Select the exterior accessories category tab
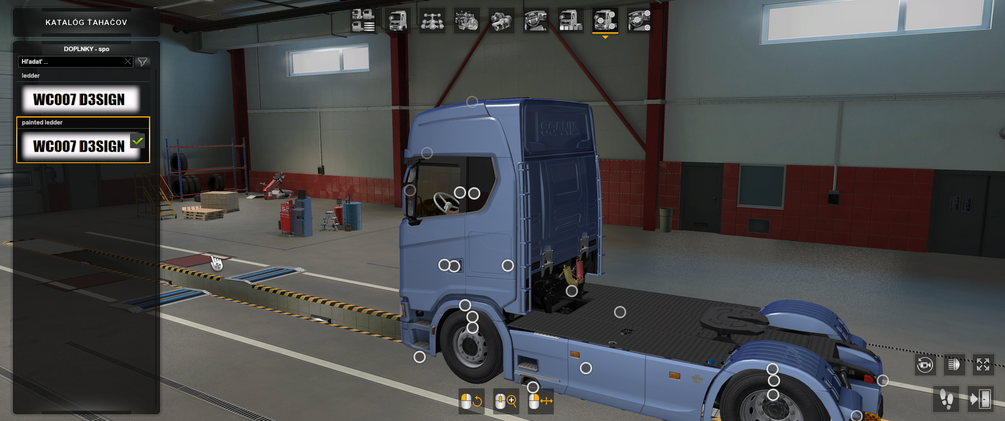Viewport: 1005px width, 421px height. coord(605,20)
